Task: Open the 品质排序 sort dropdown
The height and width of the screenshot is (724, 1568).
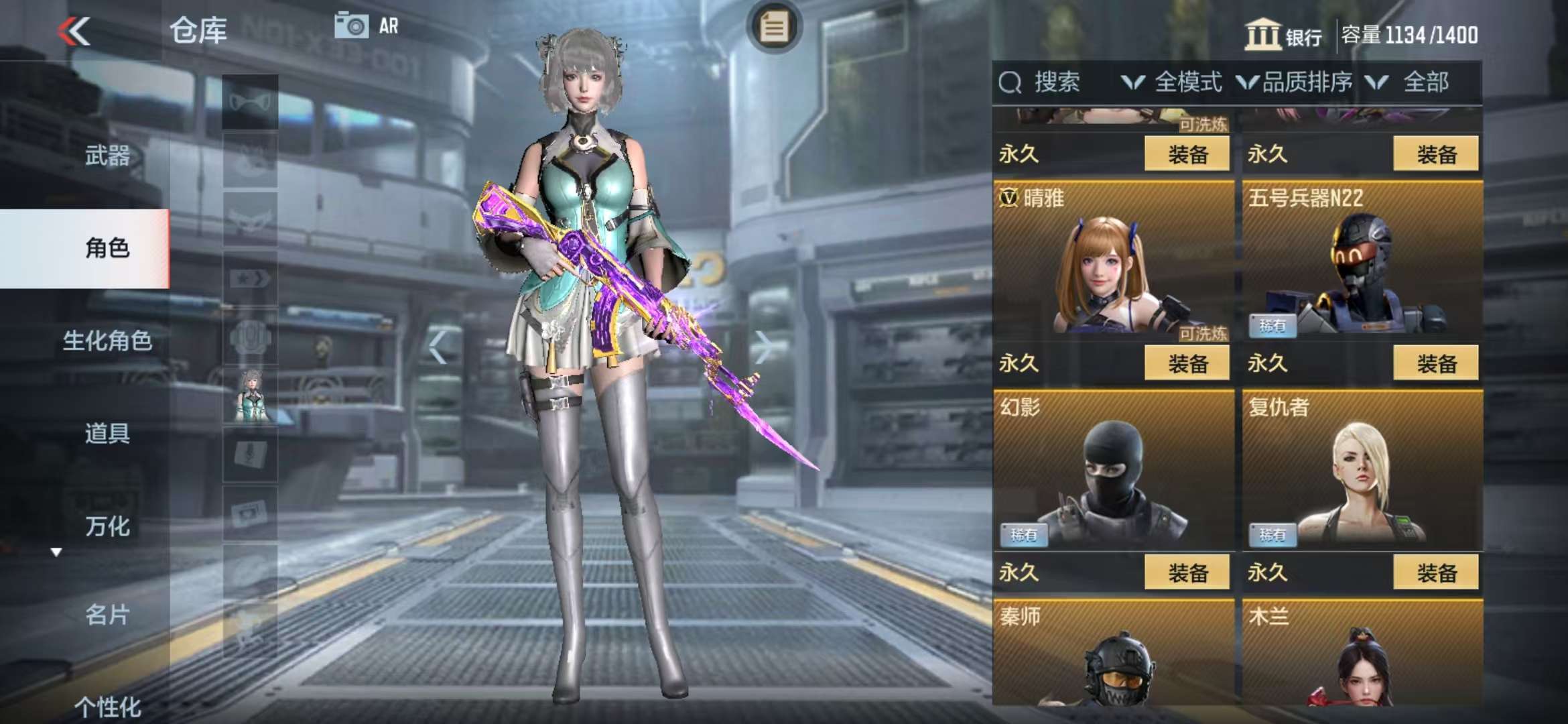Action: click(1295, 82)
